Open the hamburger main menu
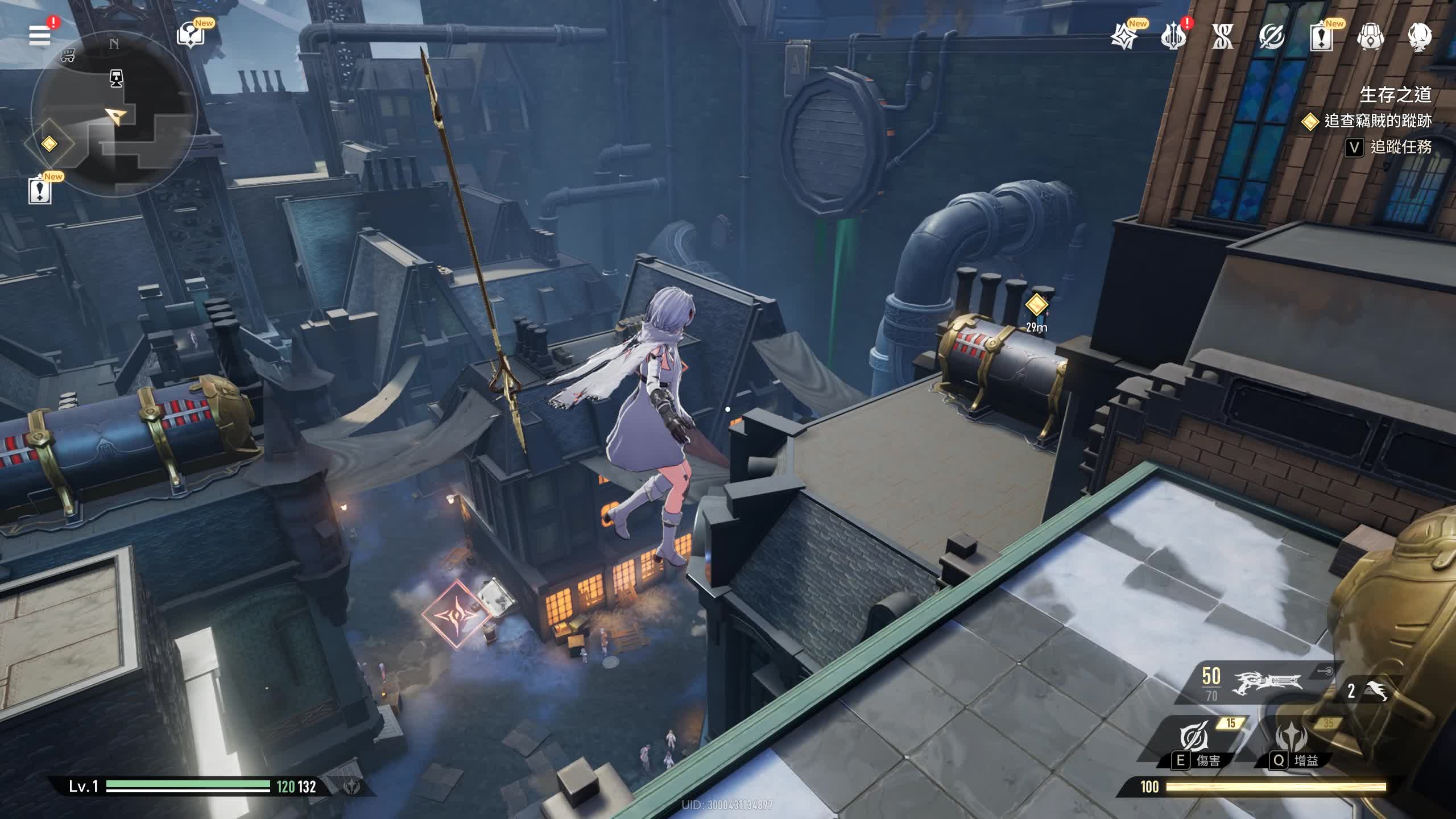The height and width of the screenshot is (819, 1456). point(40,35)
